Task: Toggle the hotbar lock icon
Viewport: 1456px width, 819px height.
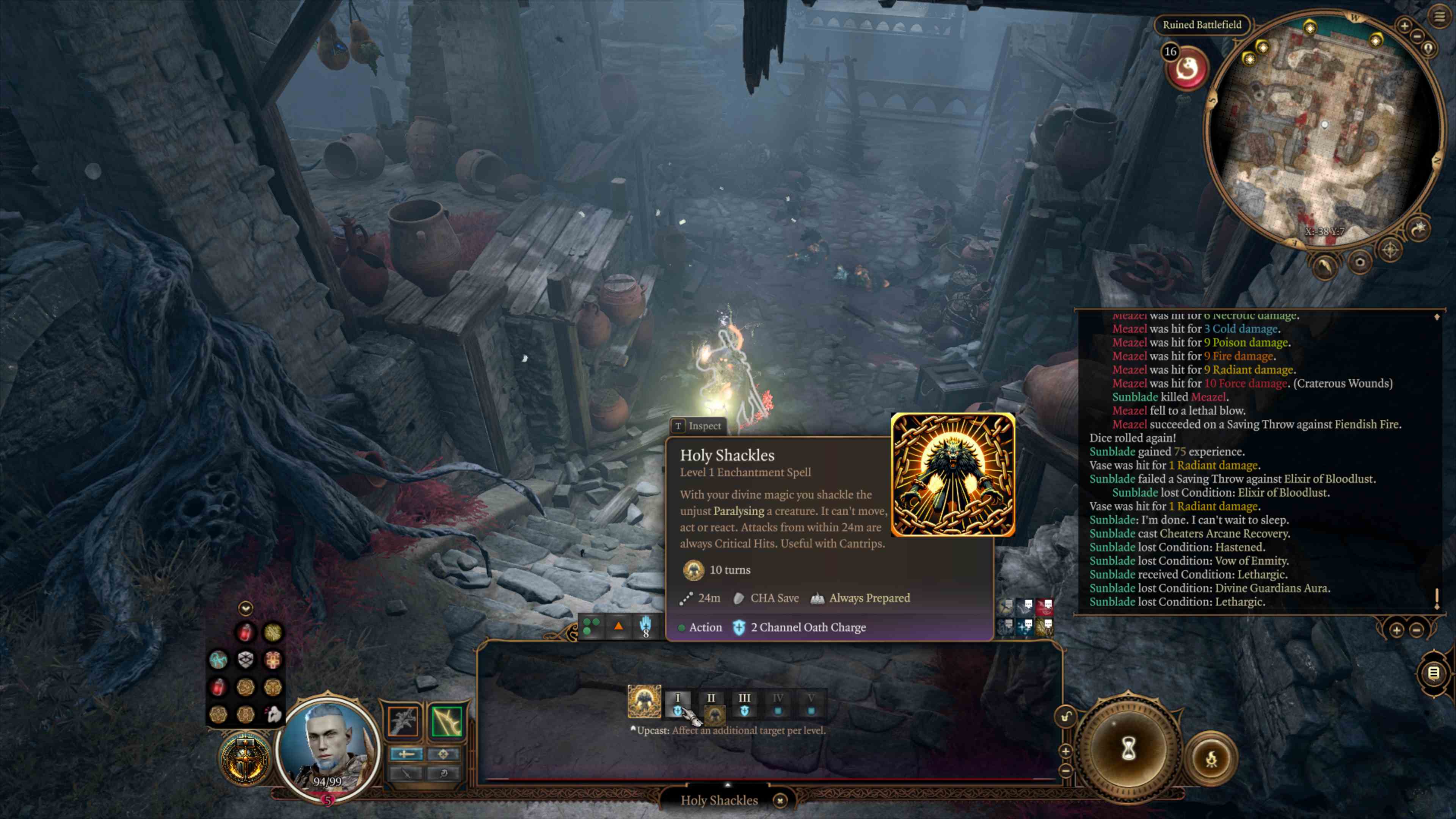Action: (1066, 717)
